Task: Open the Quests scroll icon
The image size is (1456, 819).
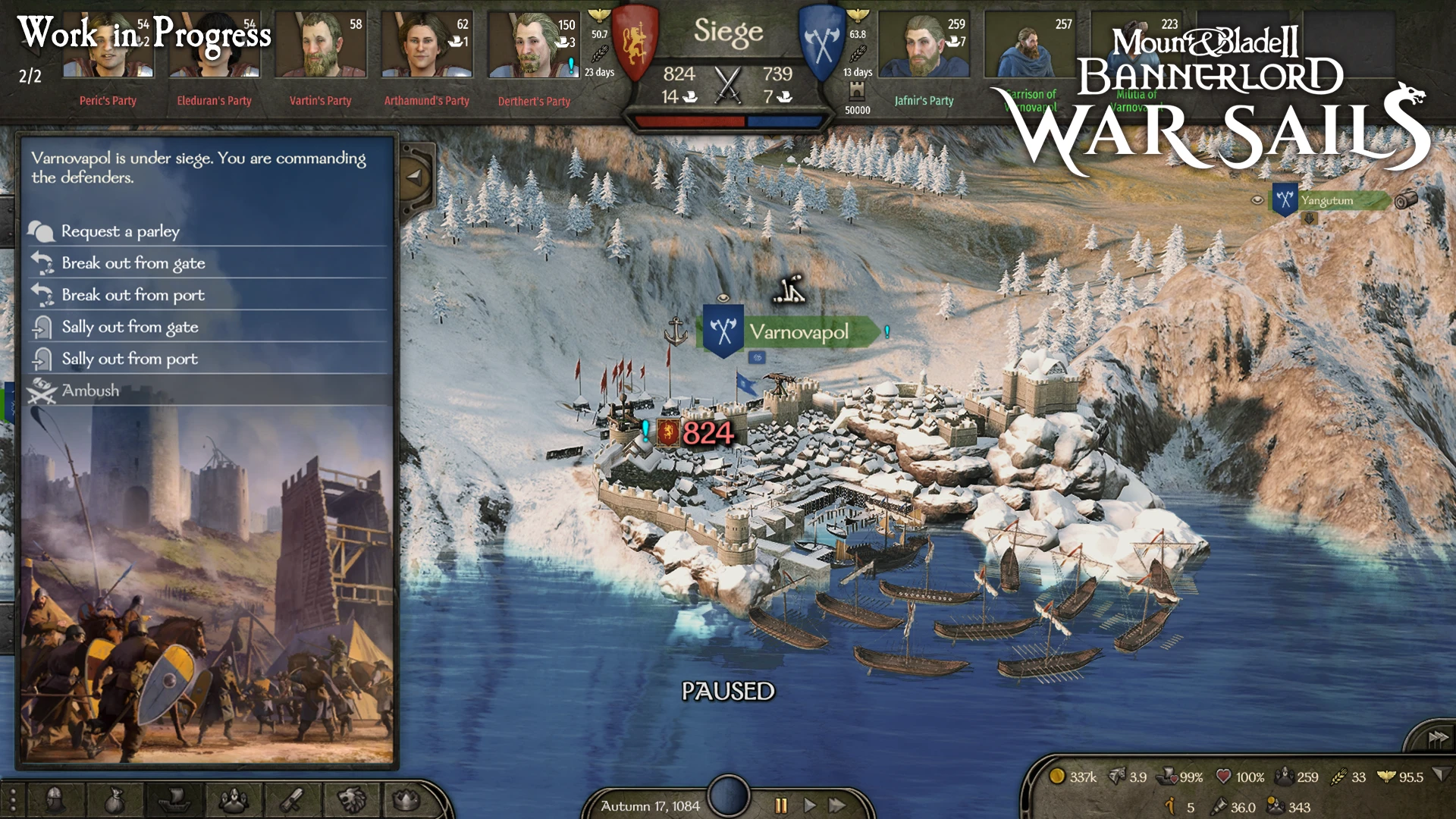Action: pos(293,801)
